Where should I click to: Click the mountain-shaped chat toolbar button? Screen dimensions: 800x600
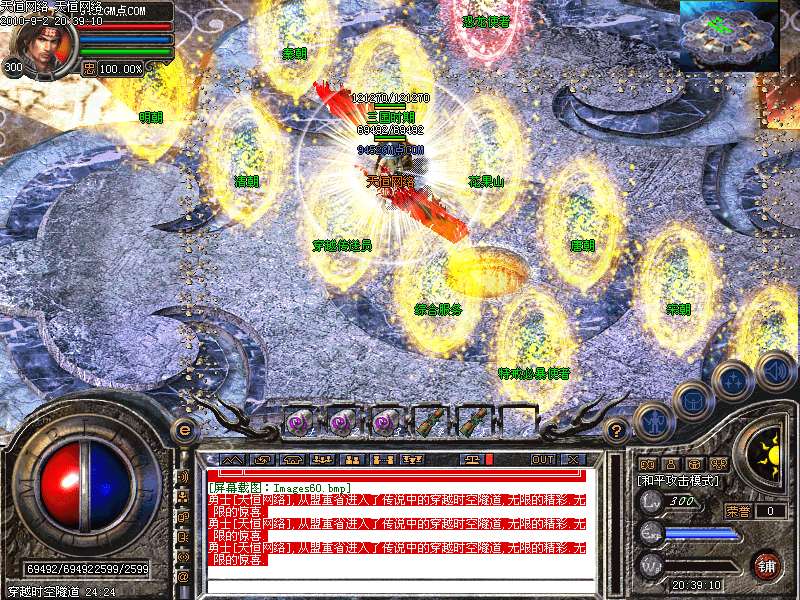click(232, 460)
